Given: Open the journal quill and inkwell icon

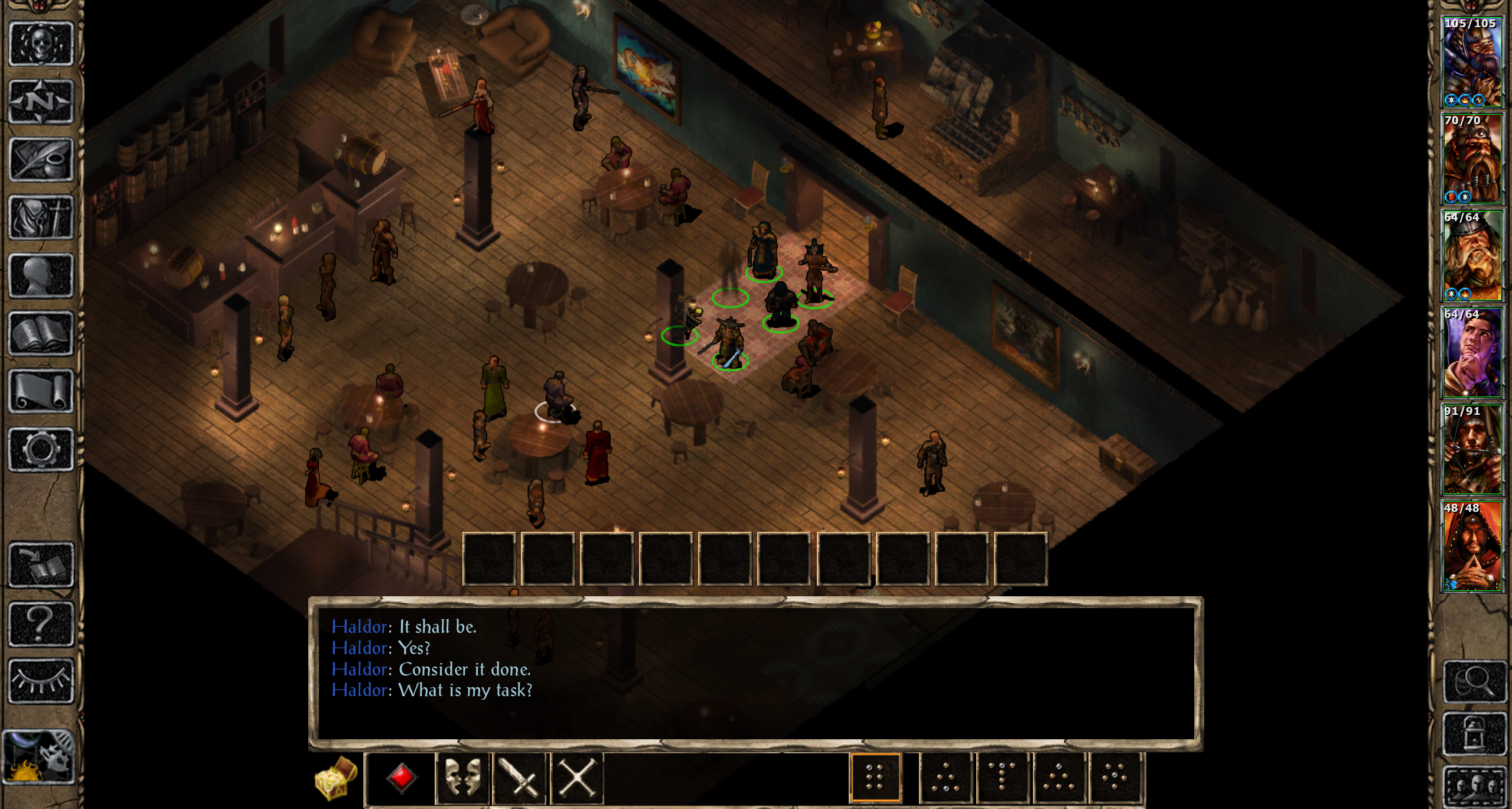Looking at the screenshot, I should pos(41,160).
